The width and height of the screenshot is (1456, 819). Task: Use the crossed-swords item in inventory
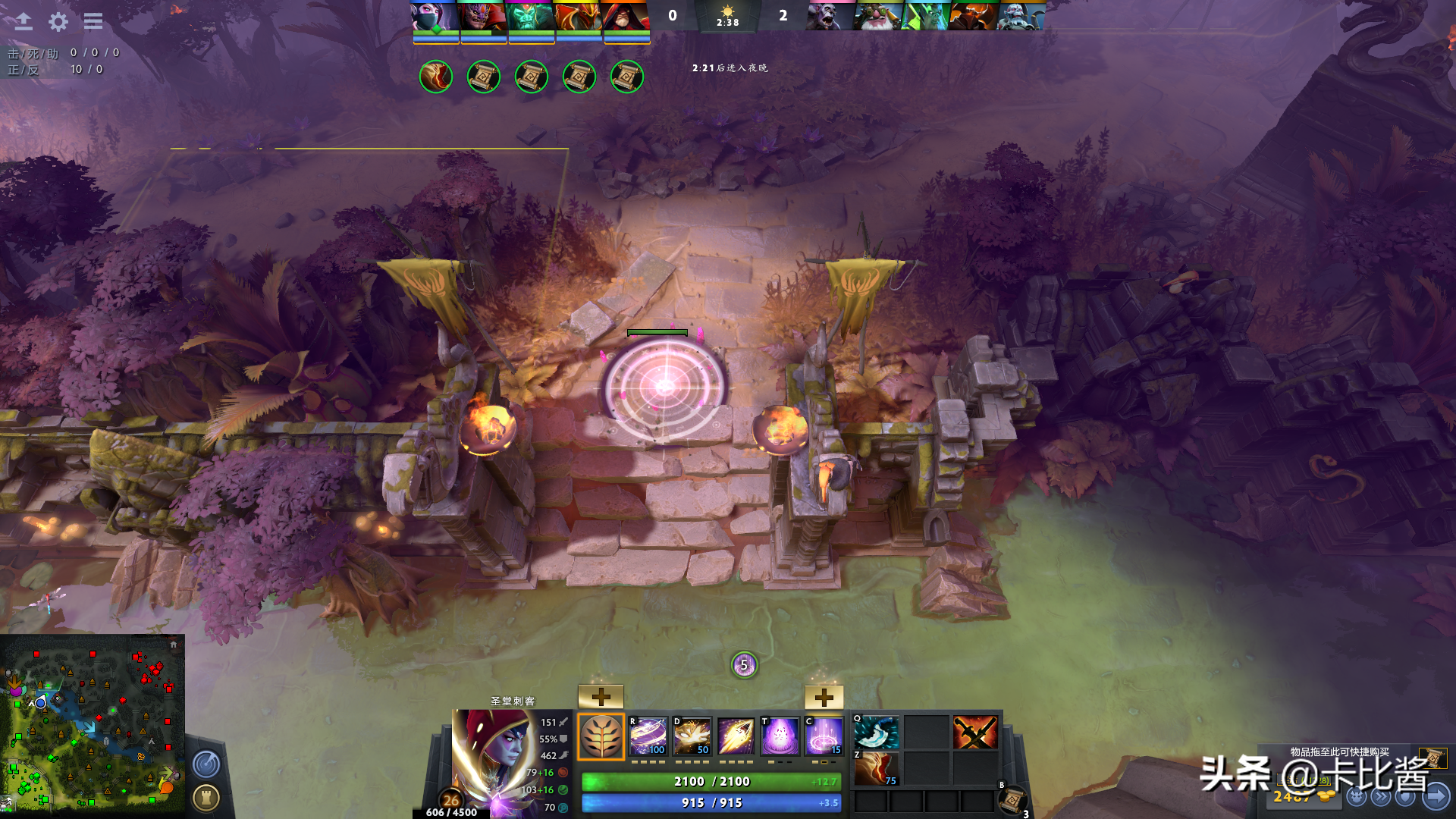point(975,733)
